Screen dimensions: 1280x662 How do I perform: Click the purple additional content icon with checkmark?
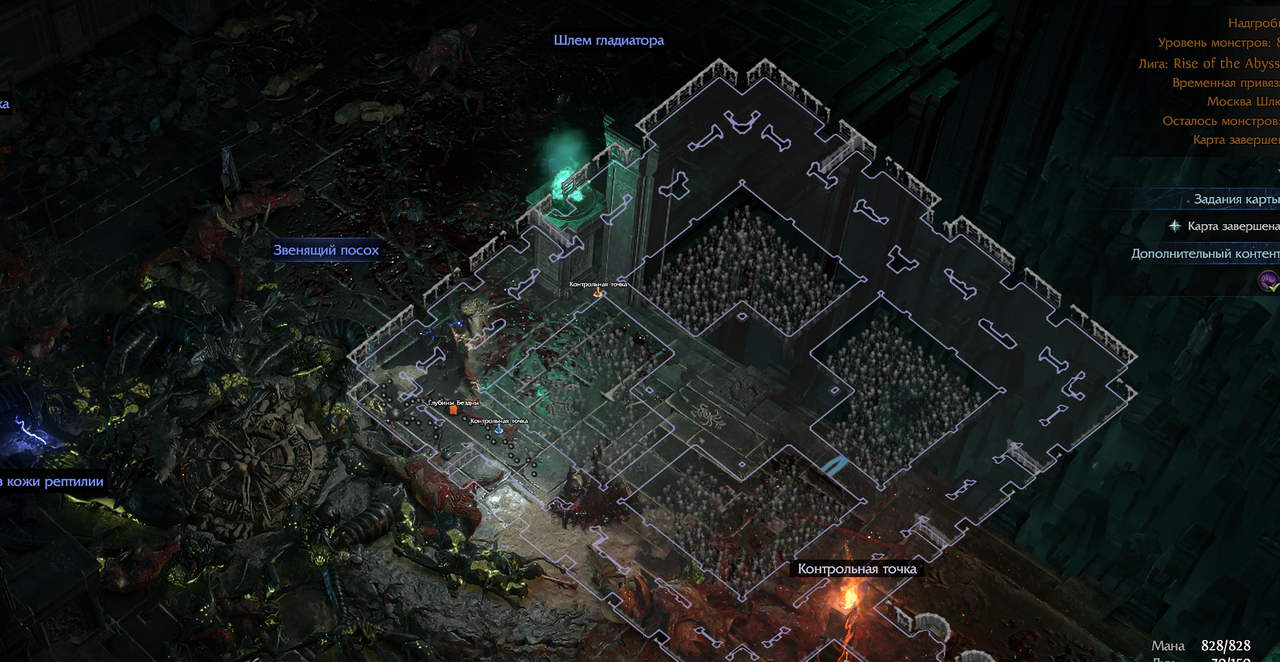tap(1268, 282)
